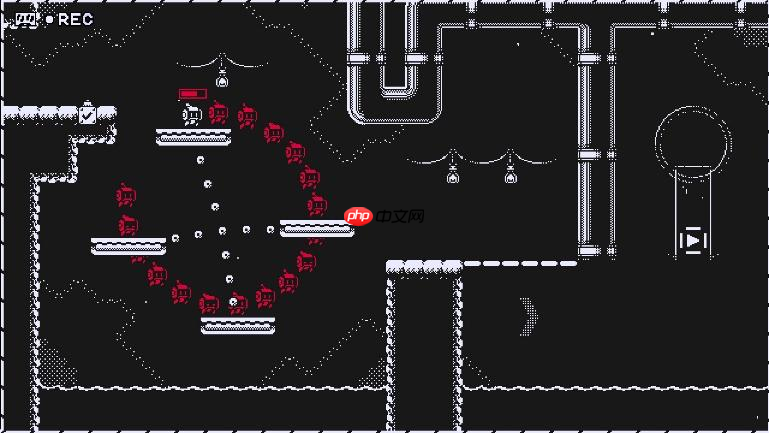Click the cassette tape recording icon
Image resolution: width=769 pixels, height=433 pixels.
coord(26,19)
